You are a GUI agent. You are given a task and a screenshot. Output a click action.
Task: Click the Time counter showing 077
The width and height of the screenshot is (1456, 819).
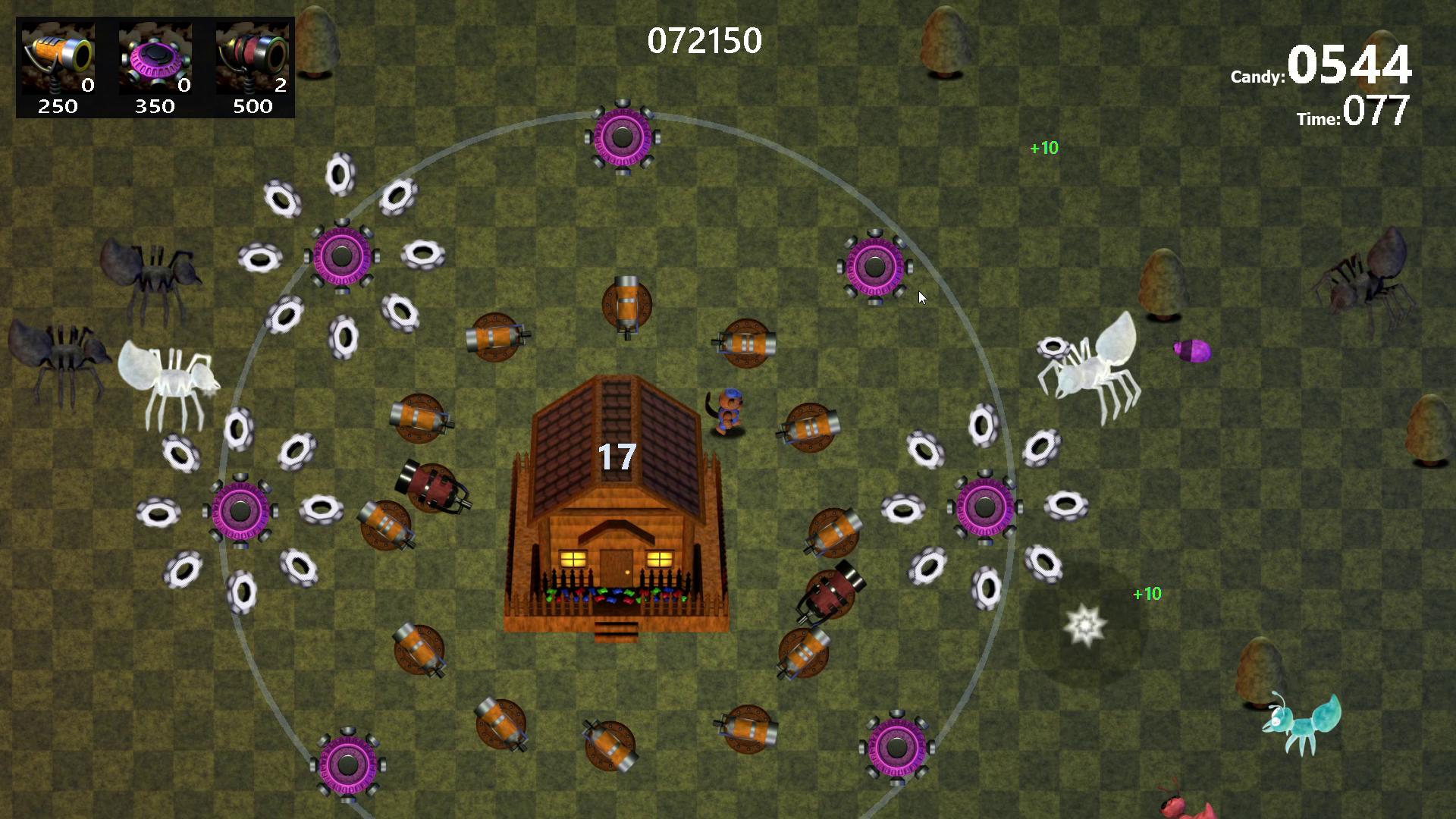pyautogui.click(x=1373, y=112)
